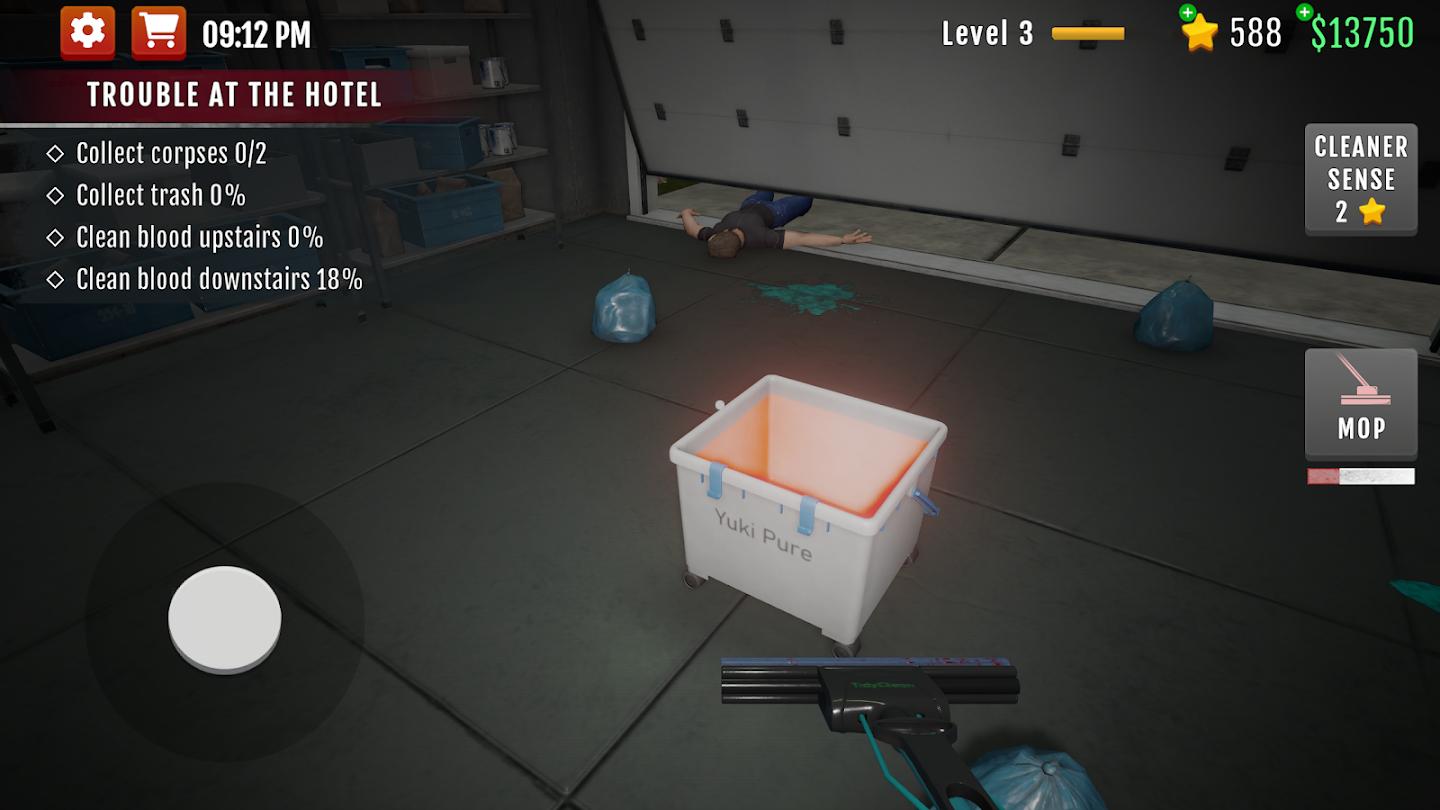
Task: Tap the Mop tool icon
Action: tap(1360, 405)
